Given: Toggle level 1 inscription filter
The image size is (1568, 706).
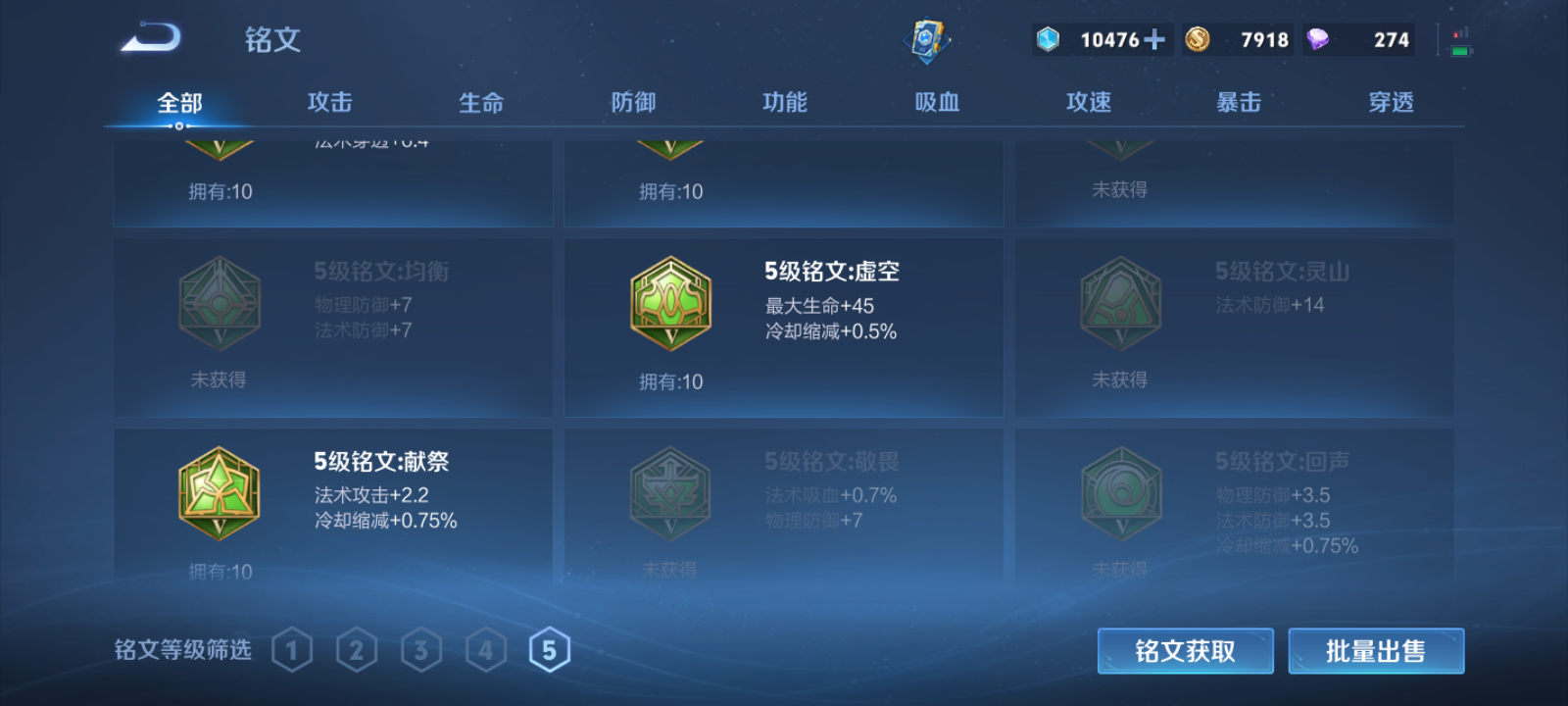Looking at the screenshot, I should pyautogui.click(x=292, y=648).
